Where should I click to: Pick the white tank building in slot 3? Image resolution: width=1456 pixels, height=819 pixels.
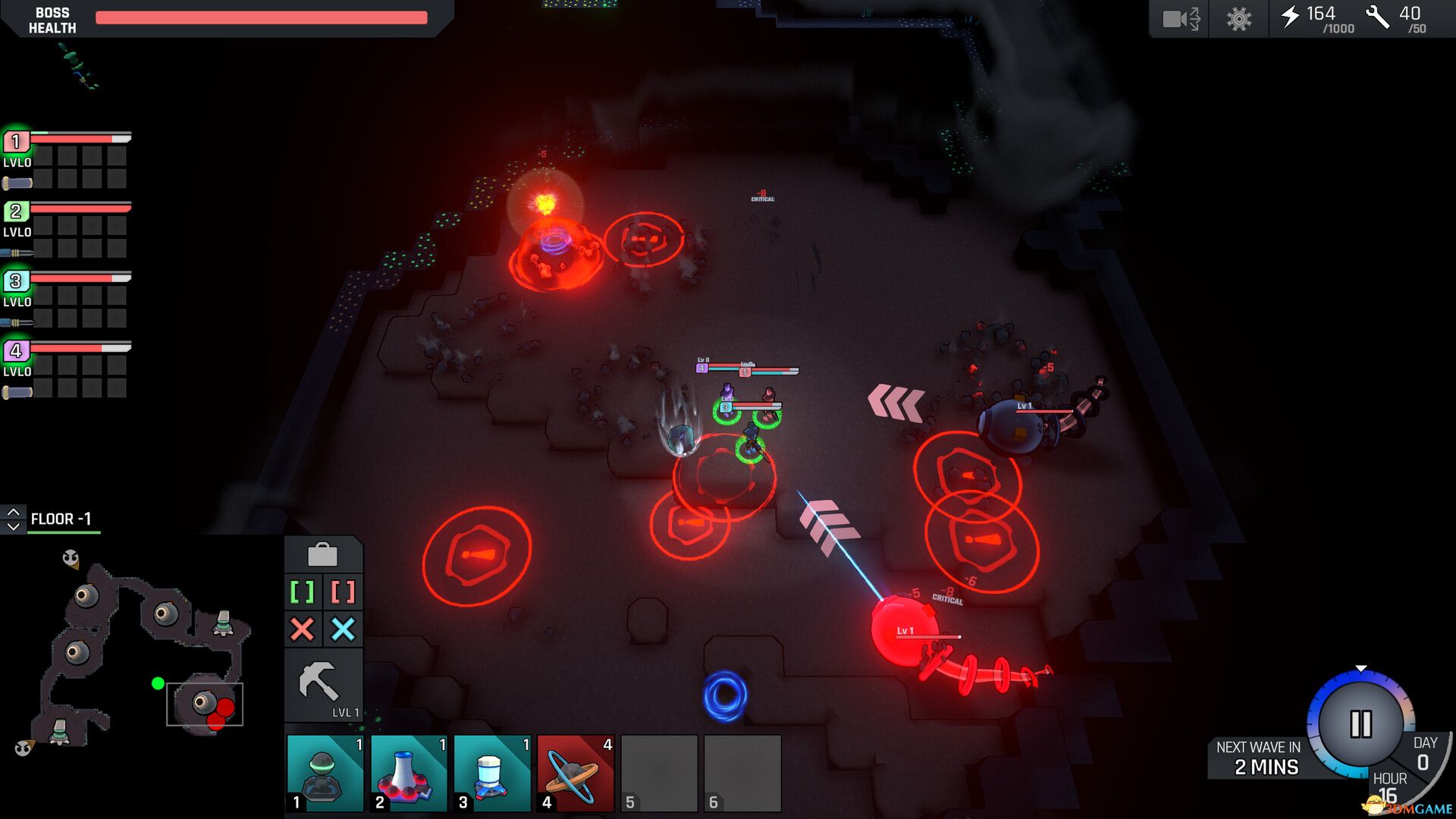click(492, 773)
